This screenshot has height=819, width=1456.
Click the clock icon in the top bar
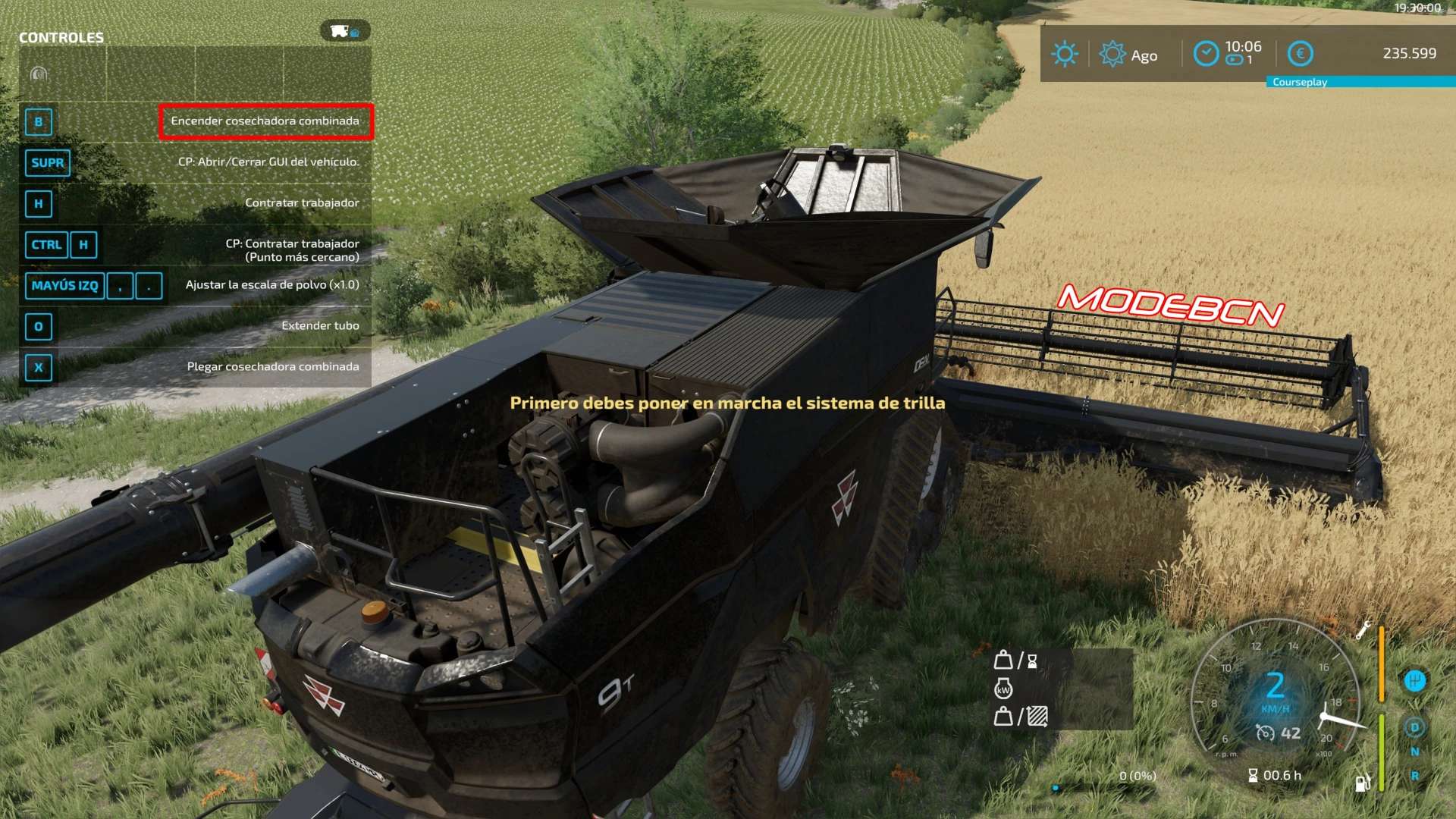pyautogui.click(x=1206, y=54)
